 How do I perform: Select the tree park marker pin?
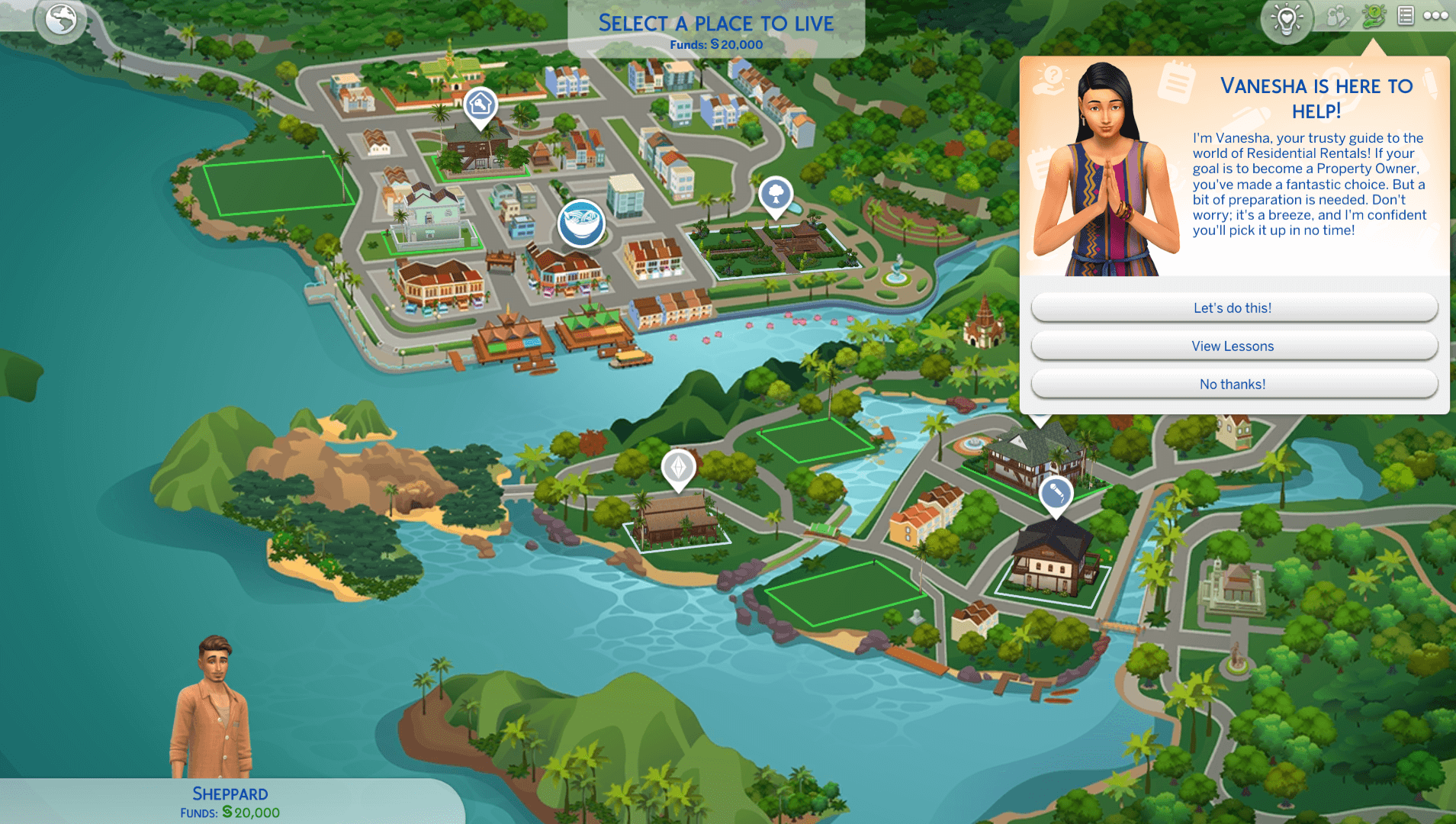776,194
